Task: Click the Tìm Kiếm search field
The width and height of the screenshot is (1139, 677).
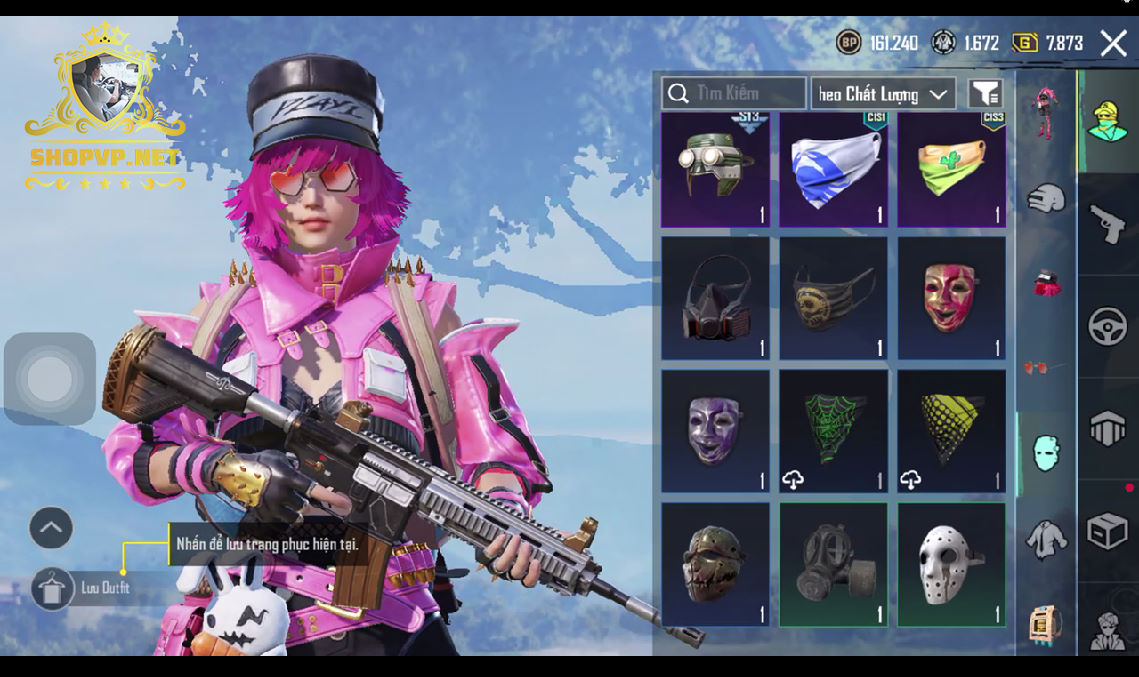Action: 734,93
